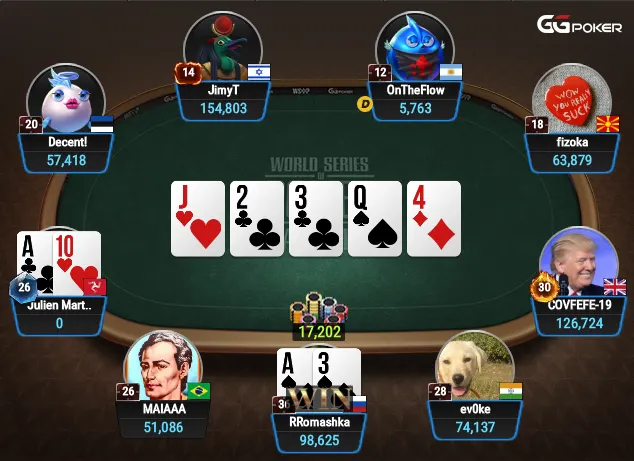Select RRomashka's name and chip panel
The image size is (634, 461).
(x=319, y=432)
